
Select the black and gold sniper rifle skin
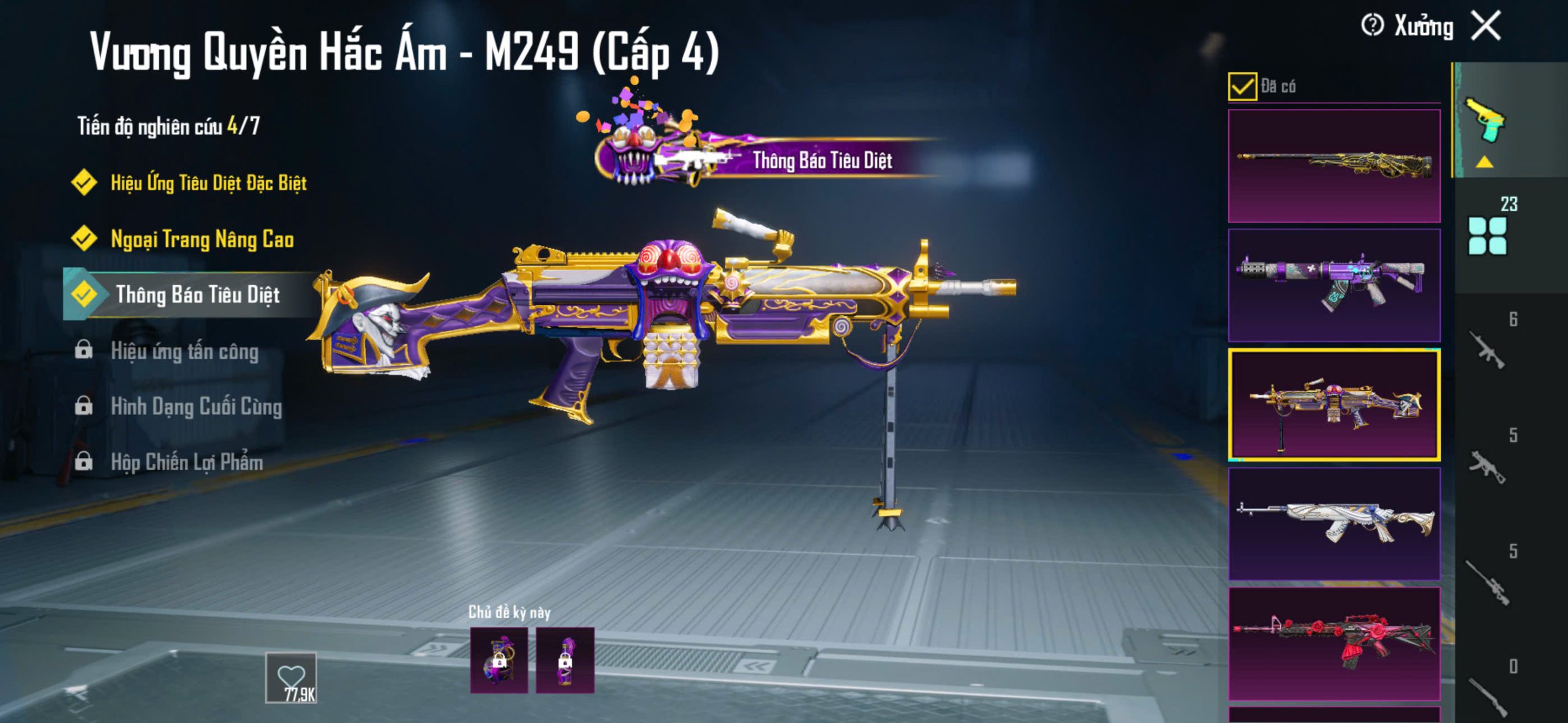(x=1334, y=166)
